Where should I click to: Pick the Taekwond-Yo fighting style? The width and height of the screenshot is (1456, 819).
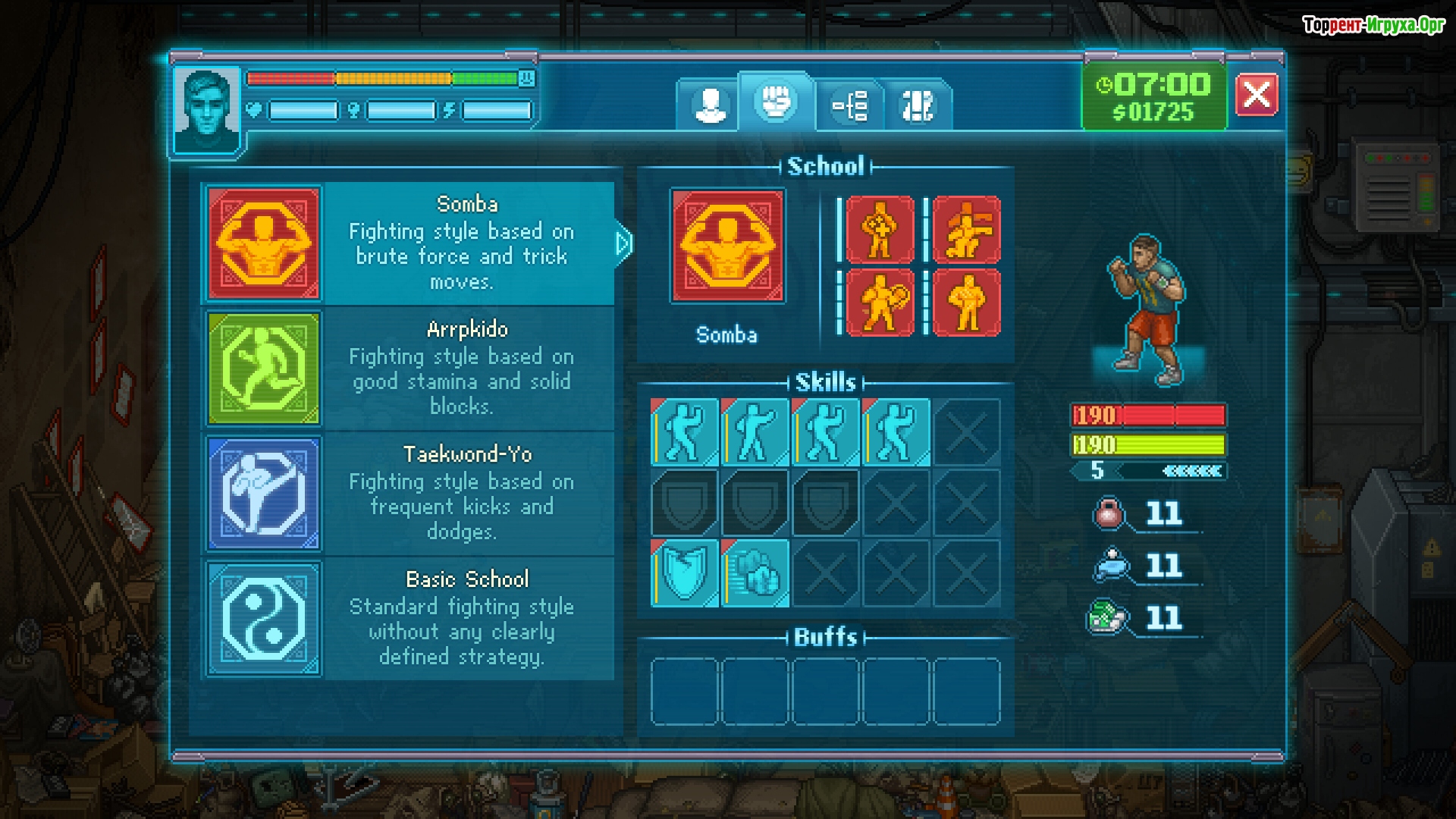coord(409,494)
